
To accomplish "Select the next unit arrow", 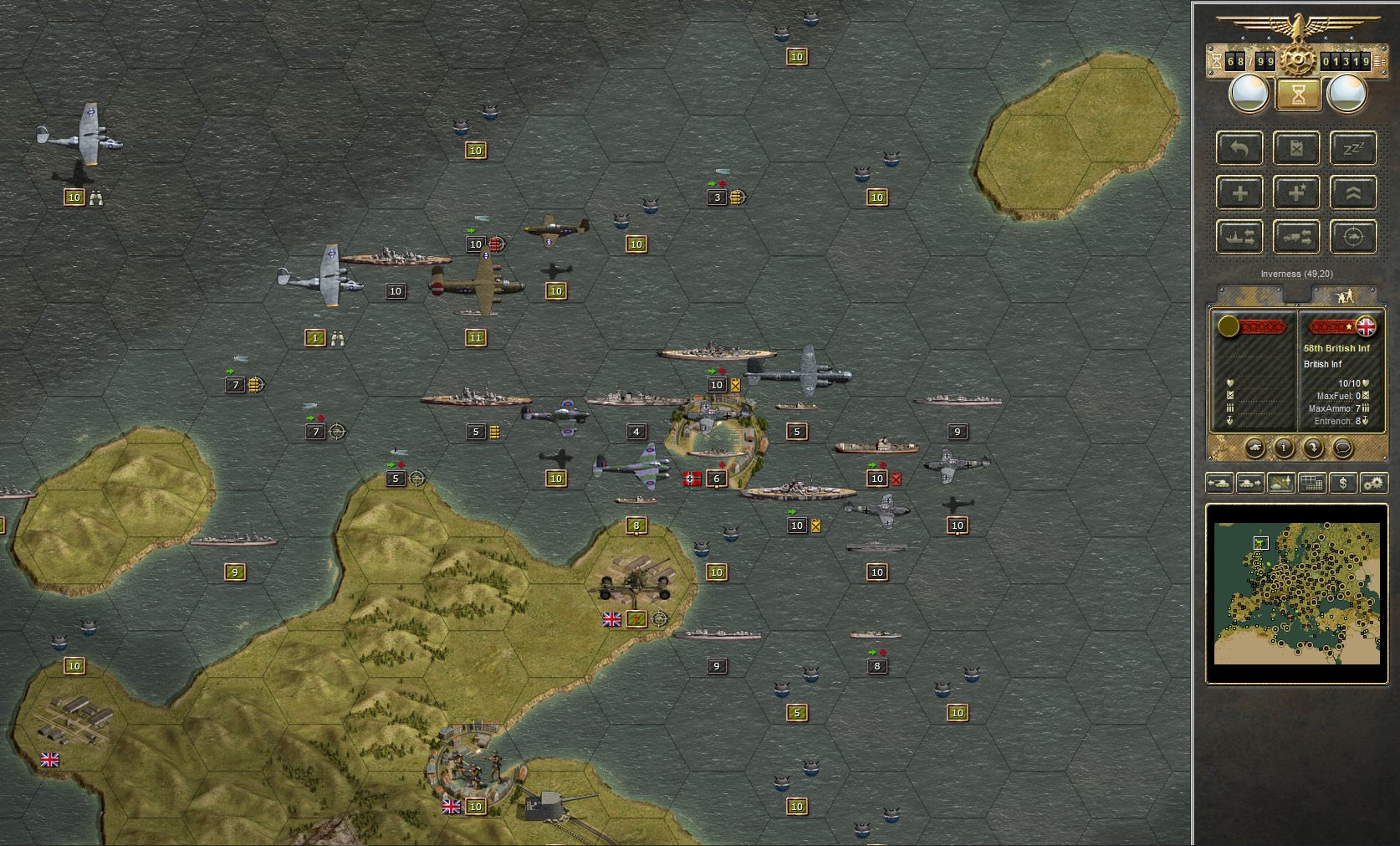I will 1249,483.
